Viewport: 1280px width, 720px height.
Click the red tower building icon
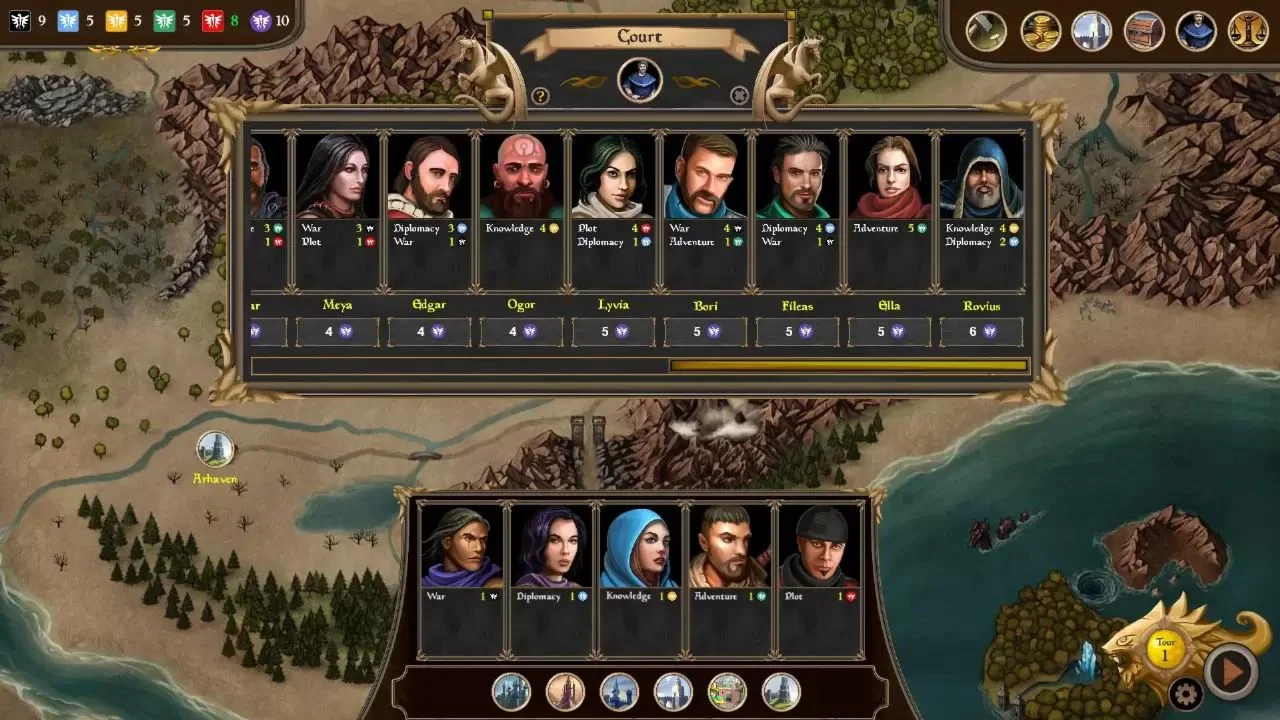[x=565, y=691]
